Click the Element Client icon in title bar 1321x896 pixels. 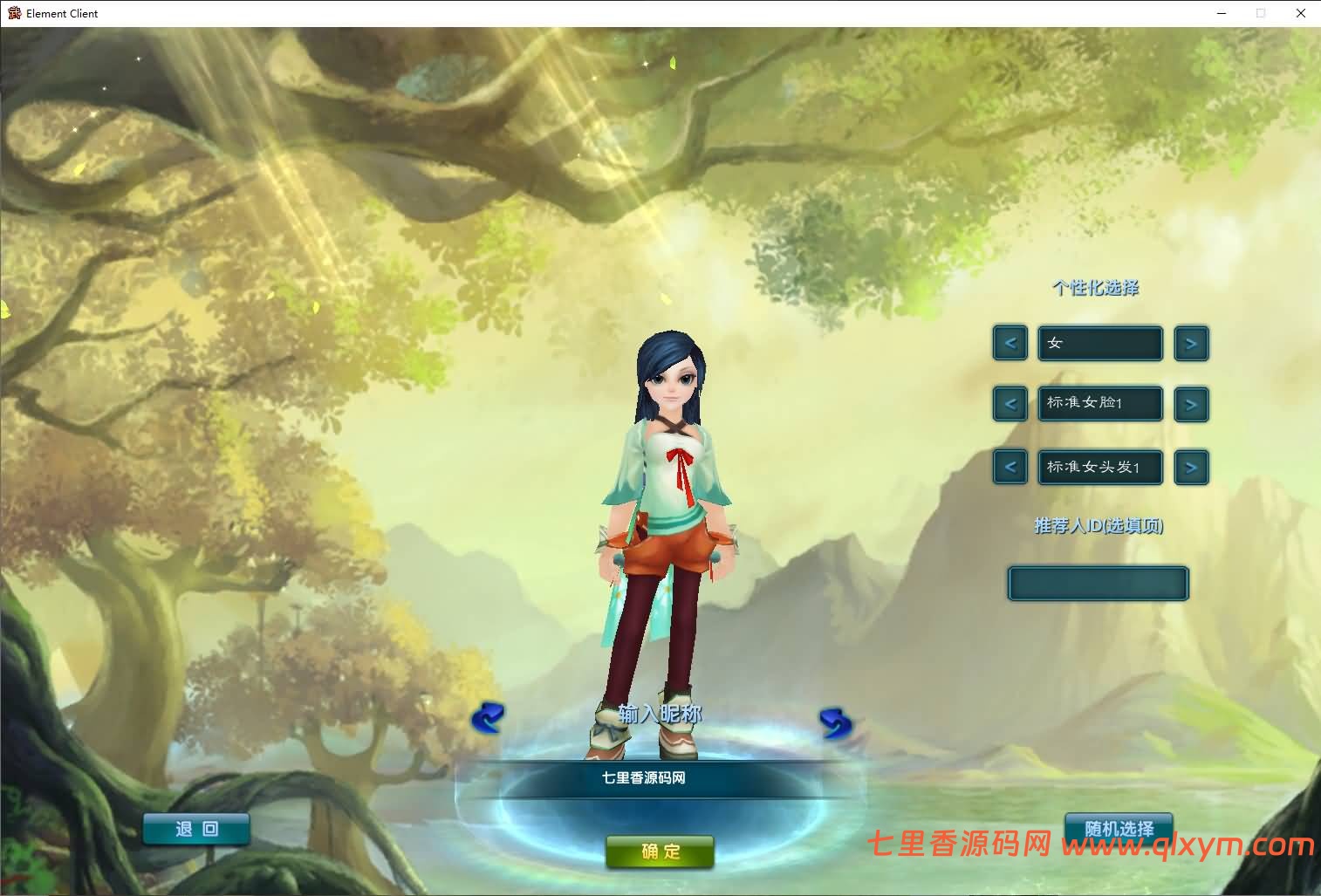coord(12,13)
